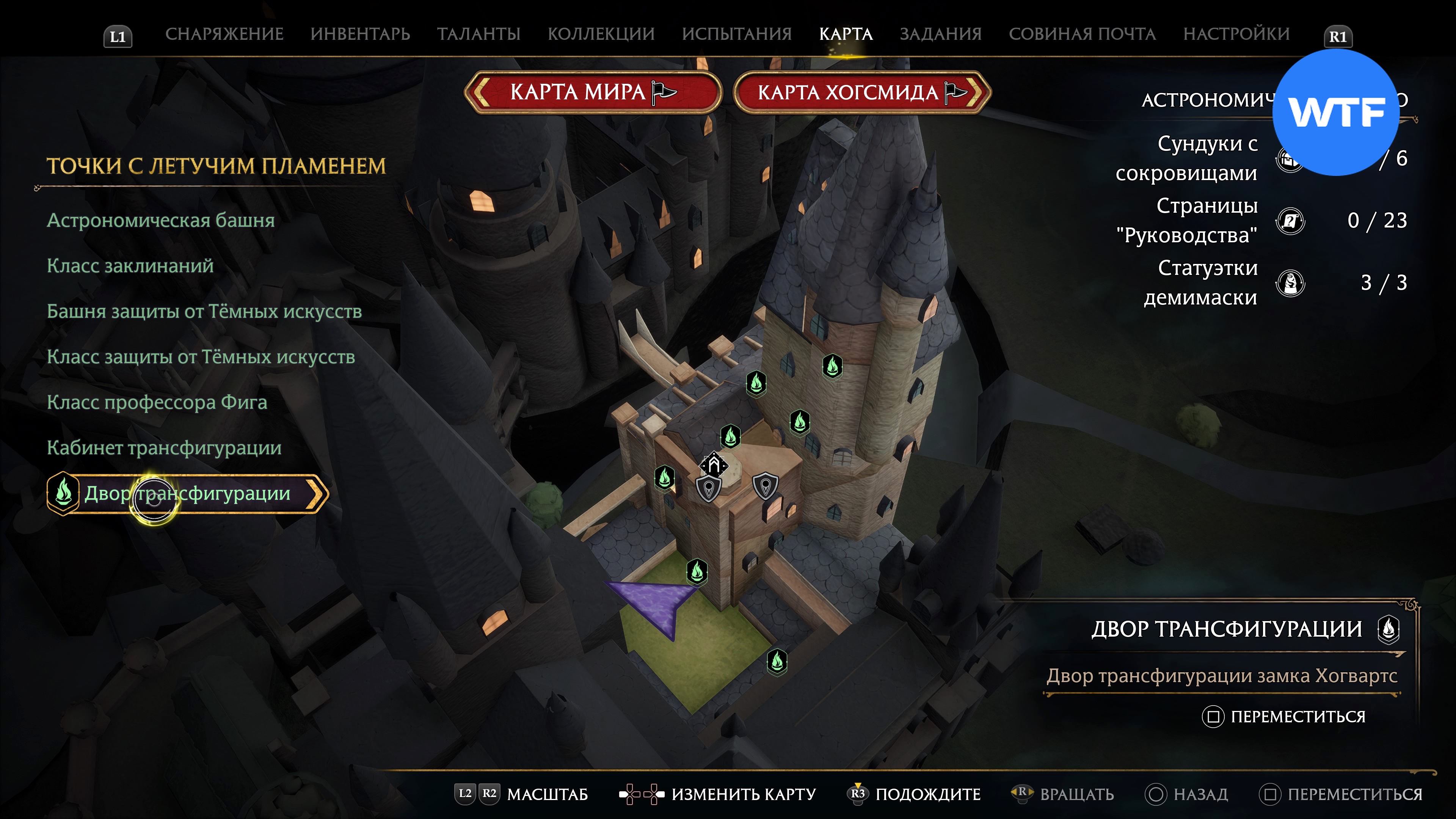
Task: Choose Класс профессора Фига entry
Action: point(157,402)
